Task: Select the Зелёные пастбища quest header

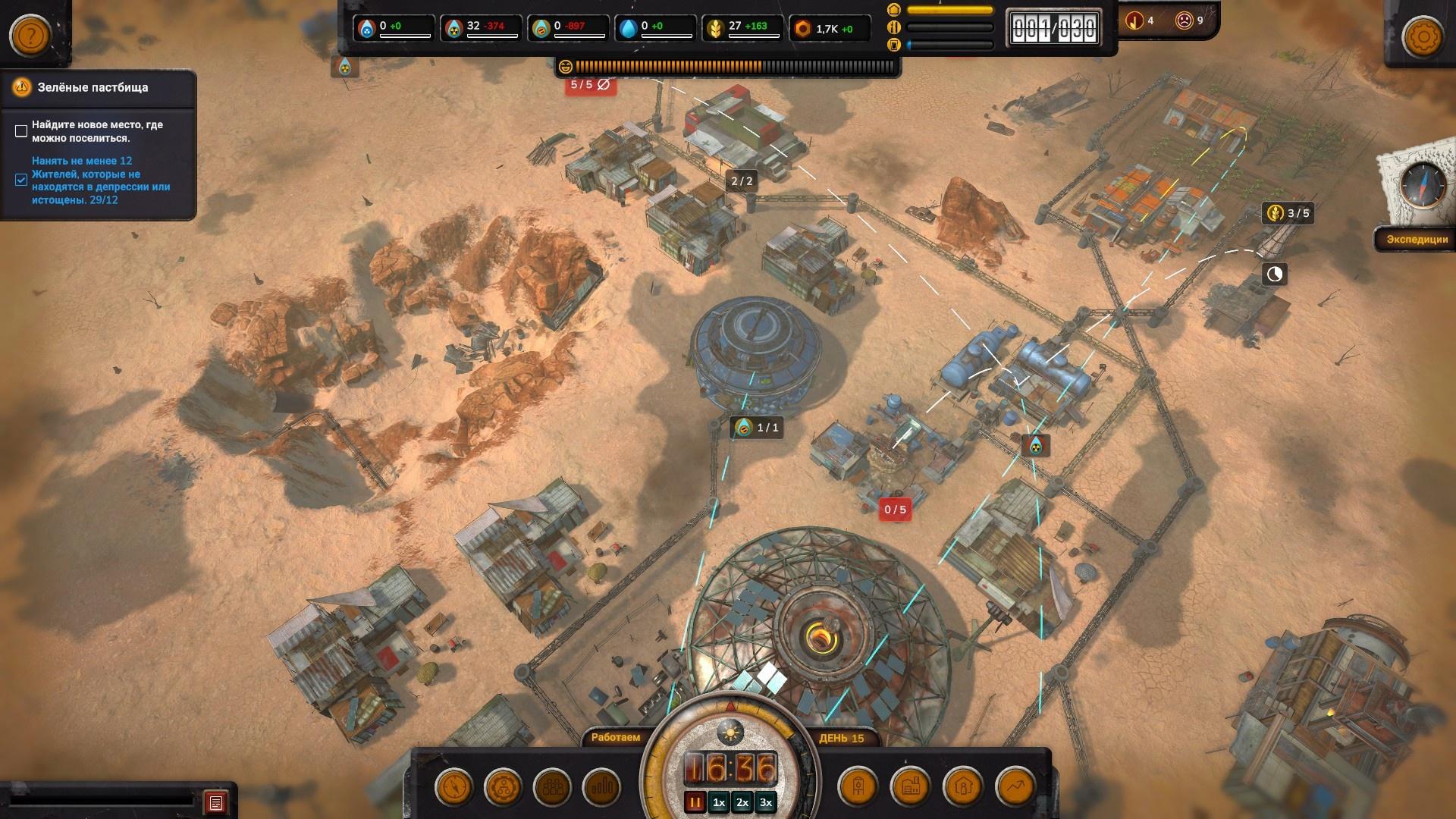Action: click(x=93, y=87)
